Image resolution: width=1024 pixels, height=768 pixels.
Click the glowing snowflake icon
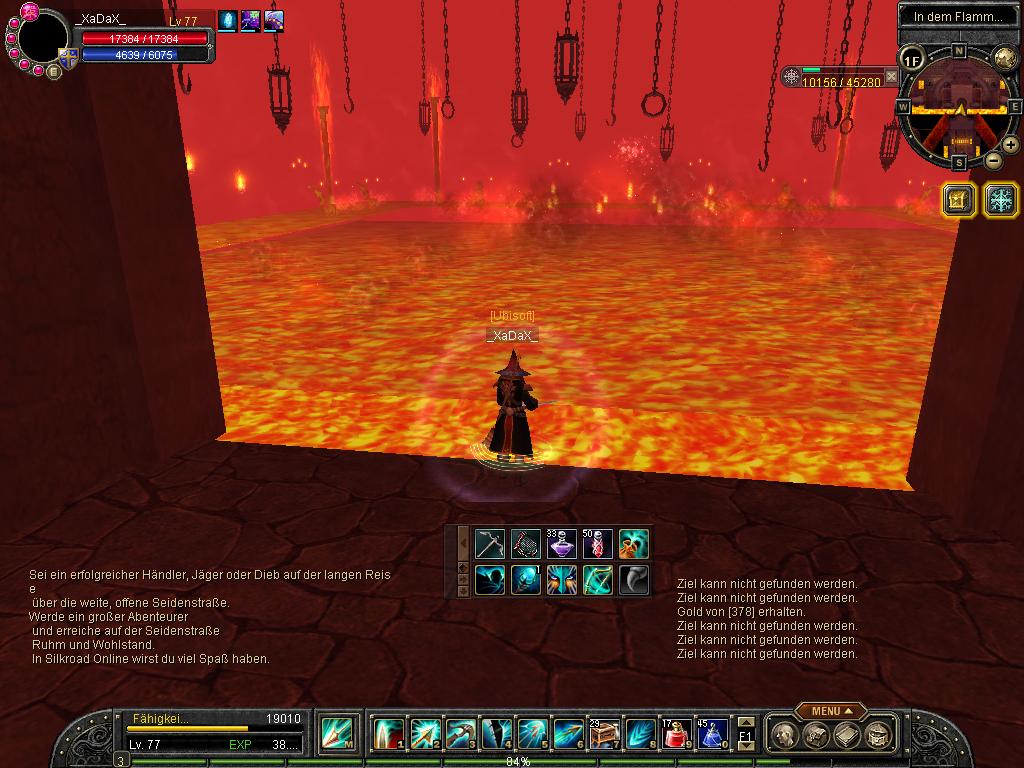tap(1000, 200)
